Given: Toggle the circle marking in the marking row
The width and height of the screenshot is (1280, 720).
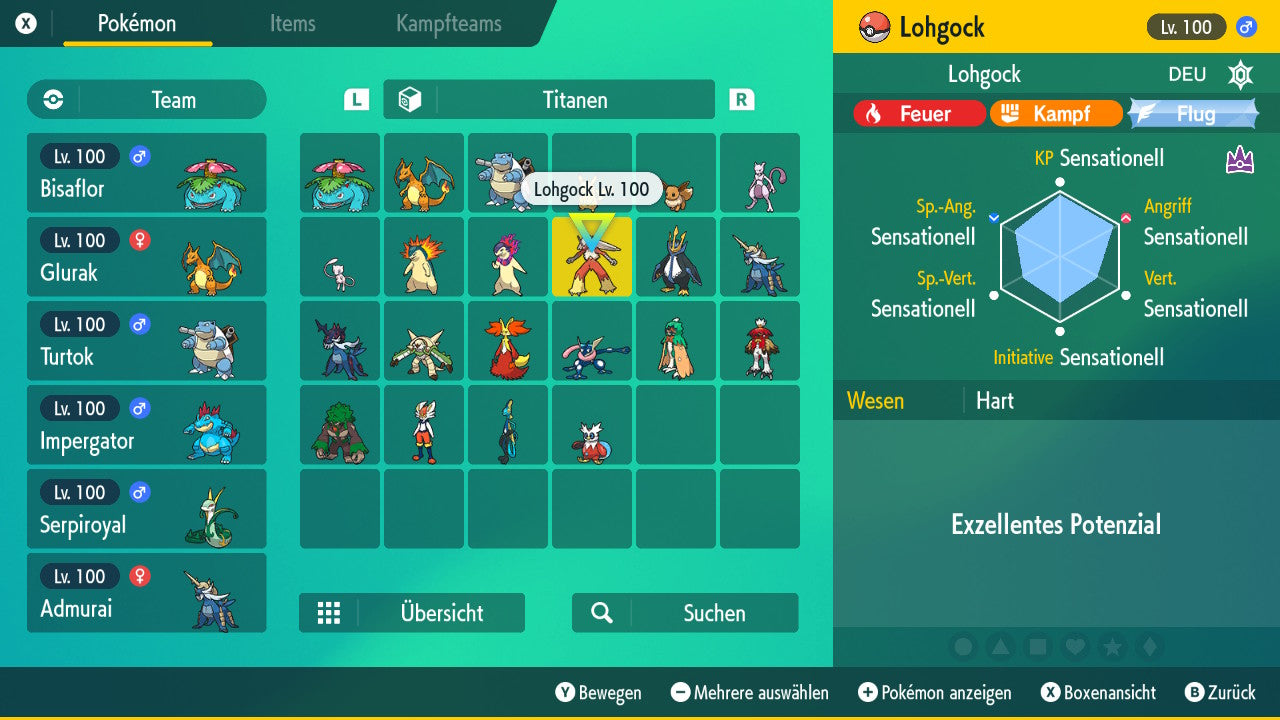Looking at the screenshot, I should [x=963, y=647].
